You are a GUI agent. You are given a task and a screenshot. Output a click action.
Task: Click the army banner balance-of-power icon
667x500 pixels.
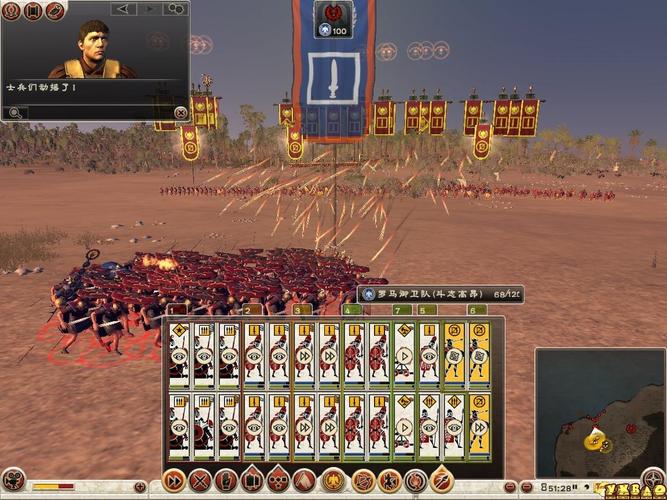(331, 14)
